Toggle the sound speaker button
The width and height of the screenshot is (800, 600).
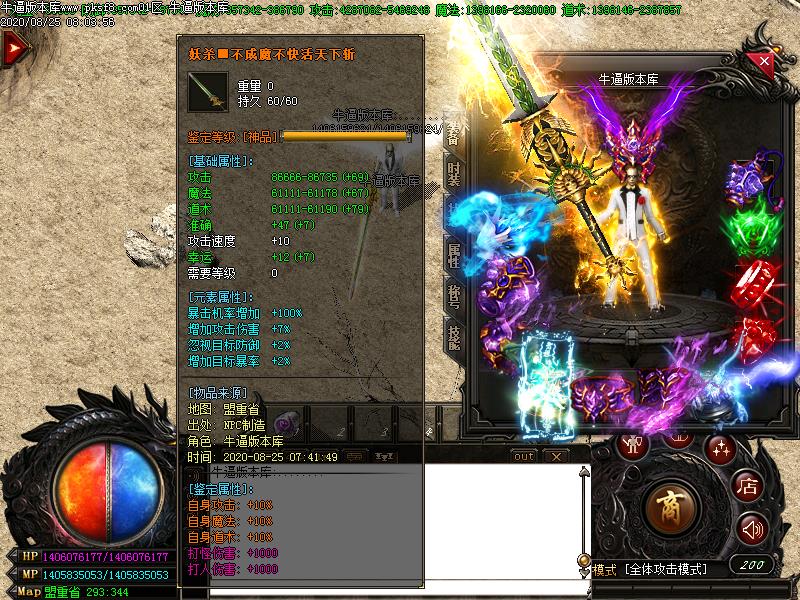tap(751, 528)
